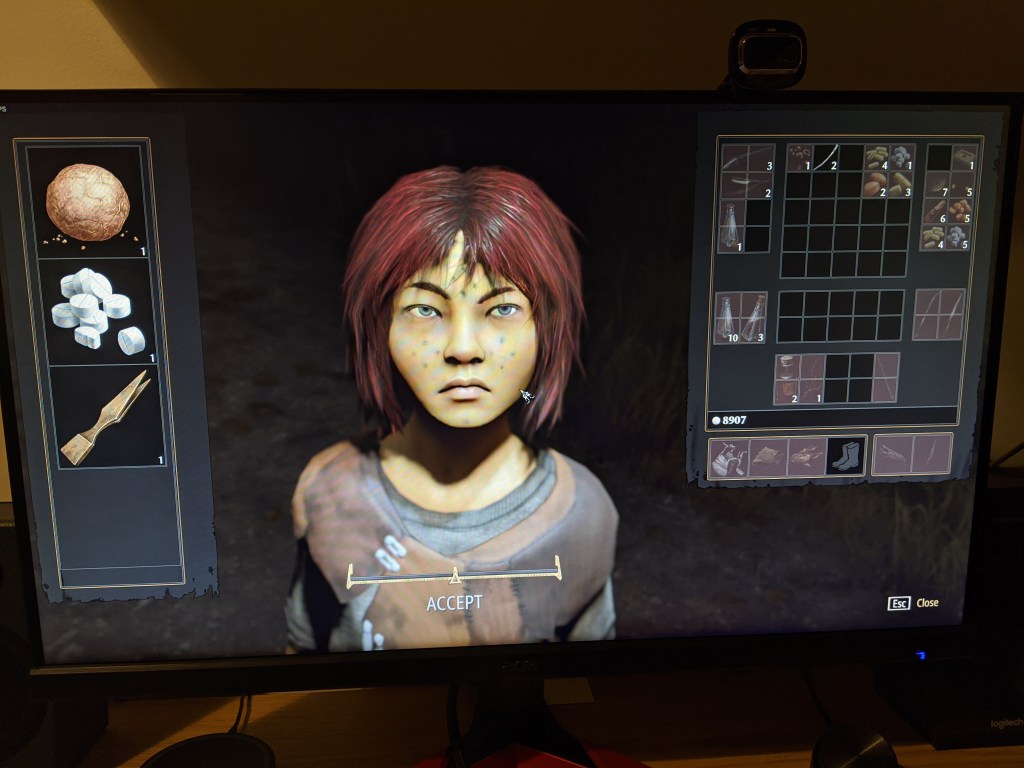Select the orange berries stack of 5

pos(960,211)
